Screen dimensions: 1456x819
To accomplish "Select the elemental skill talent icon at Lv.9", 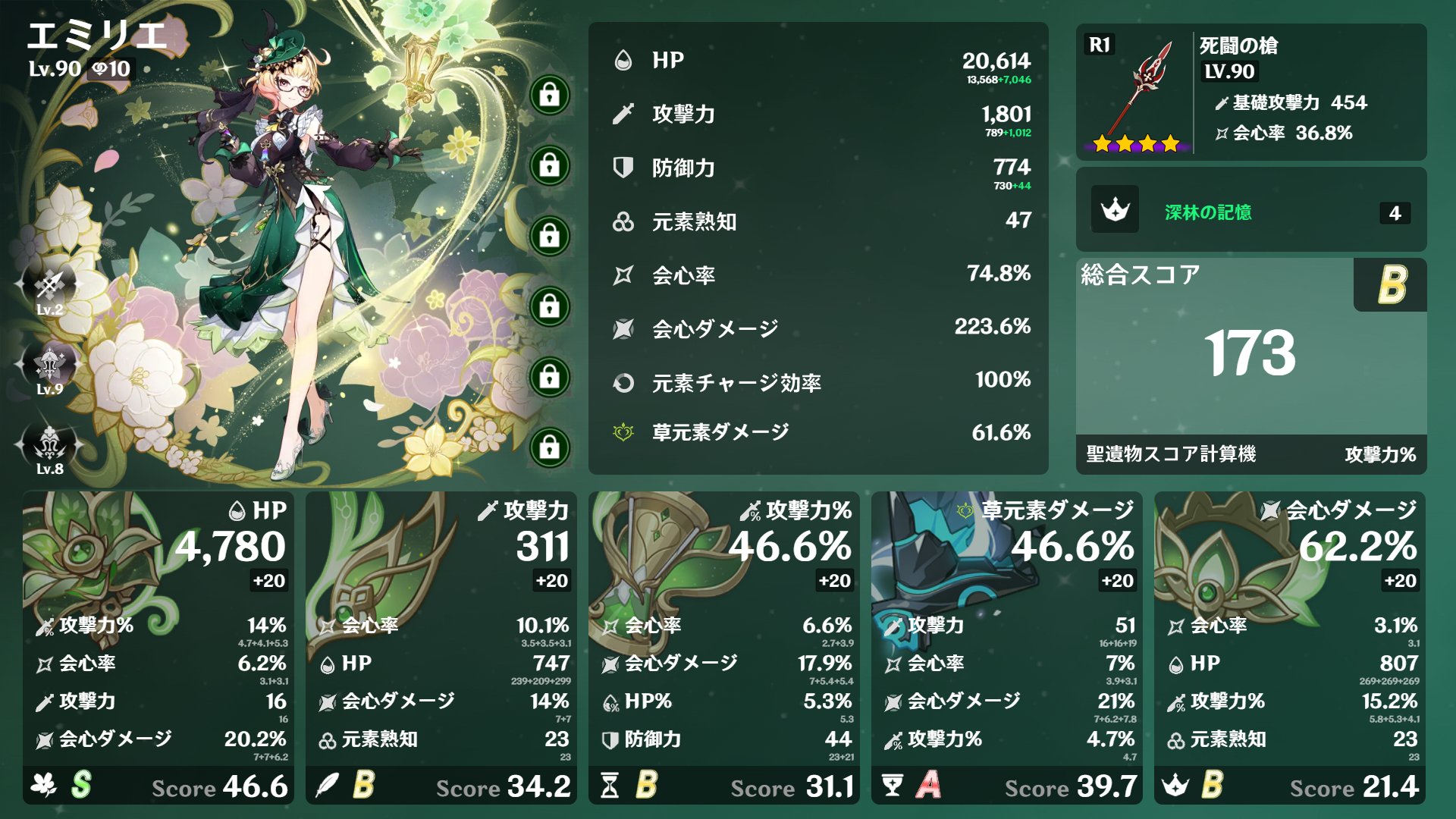I will pyautogui.click(x=49, y=366).
